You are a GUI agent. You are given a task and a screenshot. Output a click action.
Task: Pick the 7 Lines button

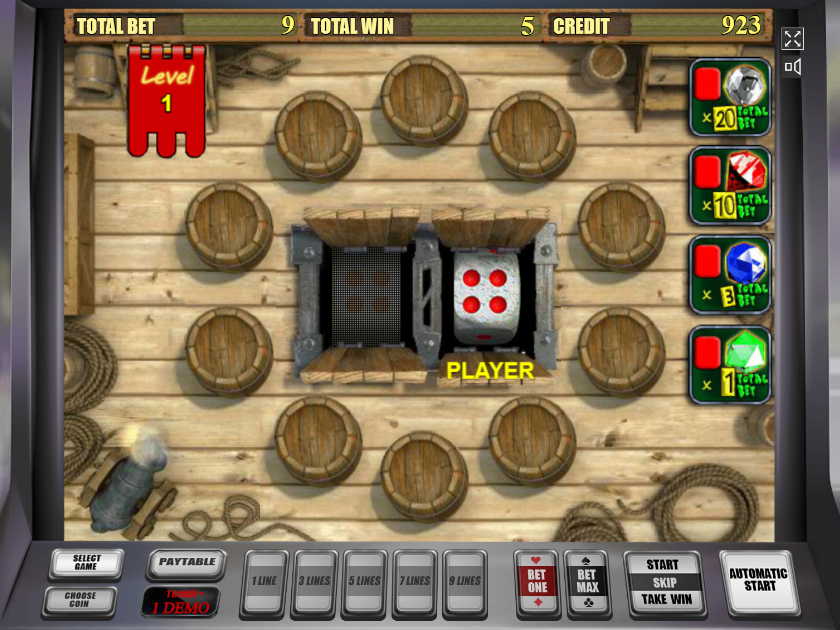pyautogui.click(x=416, y=582)
